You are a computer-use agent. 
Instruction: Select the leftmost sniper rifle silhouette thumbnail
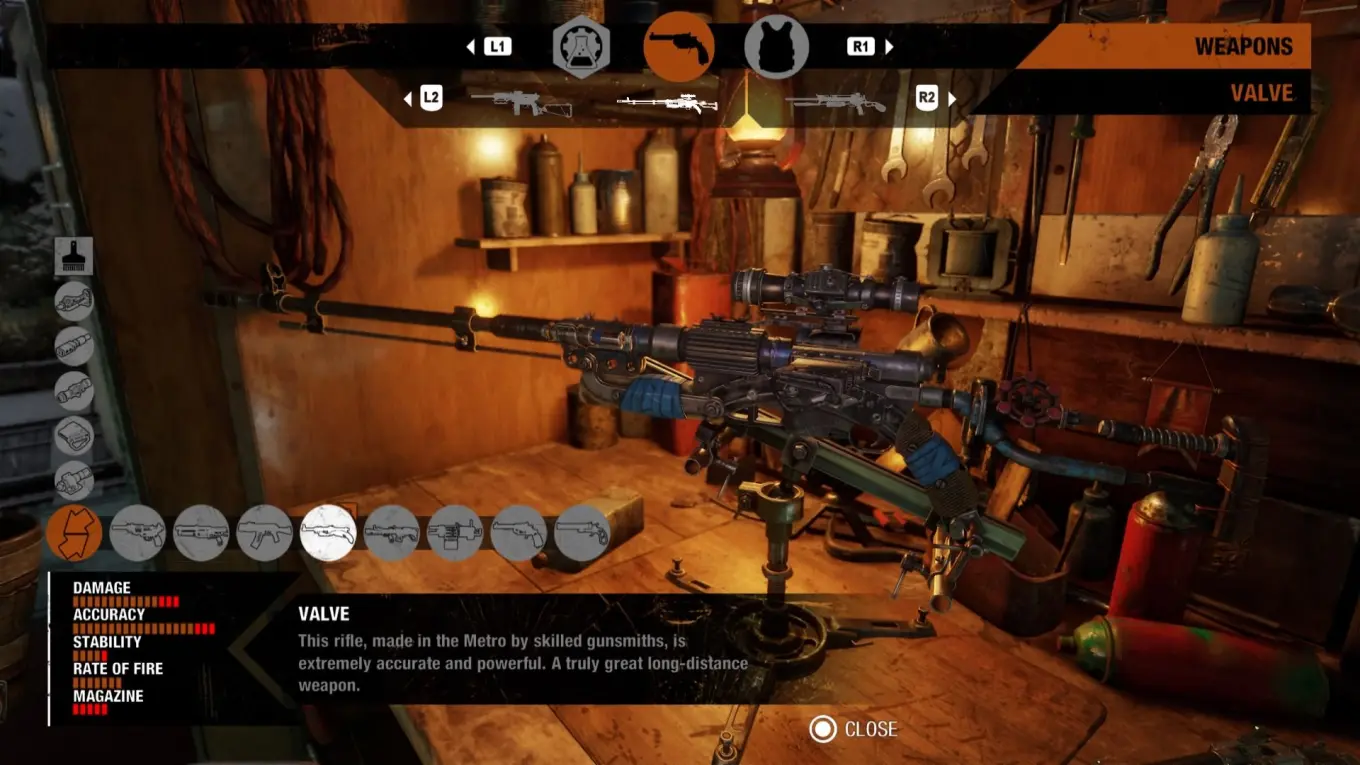click(520, 100)
